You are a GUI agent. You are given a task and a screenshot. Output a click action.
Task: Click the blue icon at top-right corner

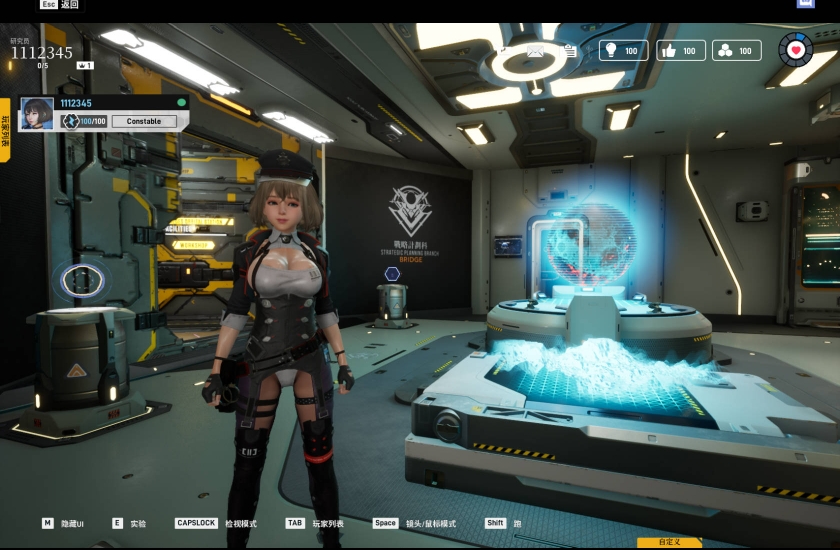pos(805,4)
